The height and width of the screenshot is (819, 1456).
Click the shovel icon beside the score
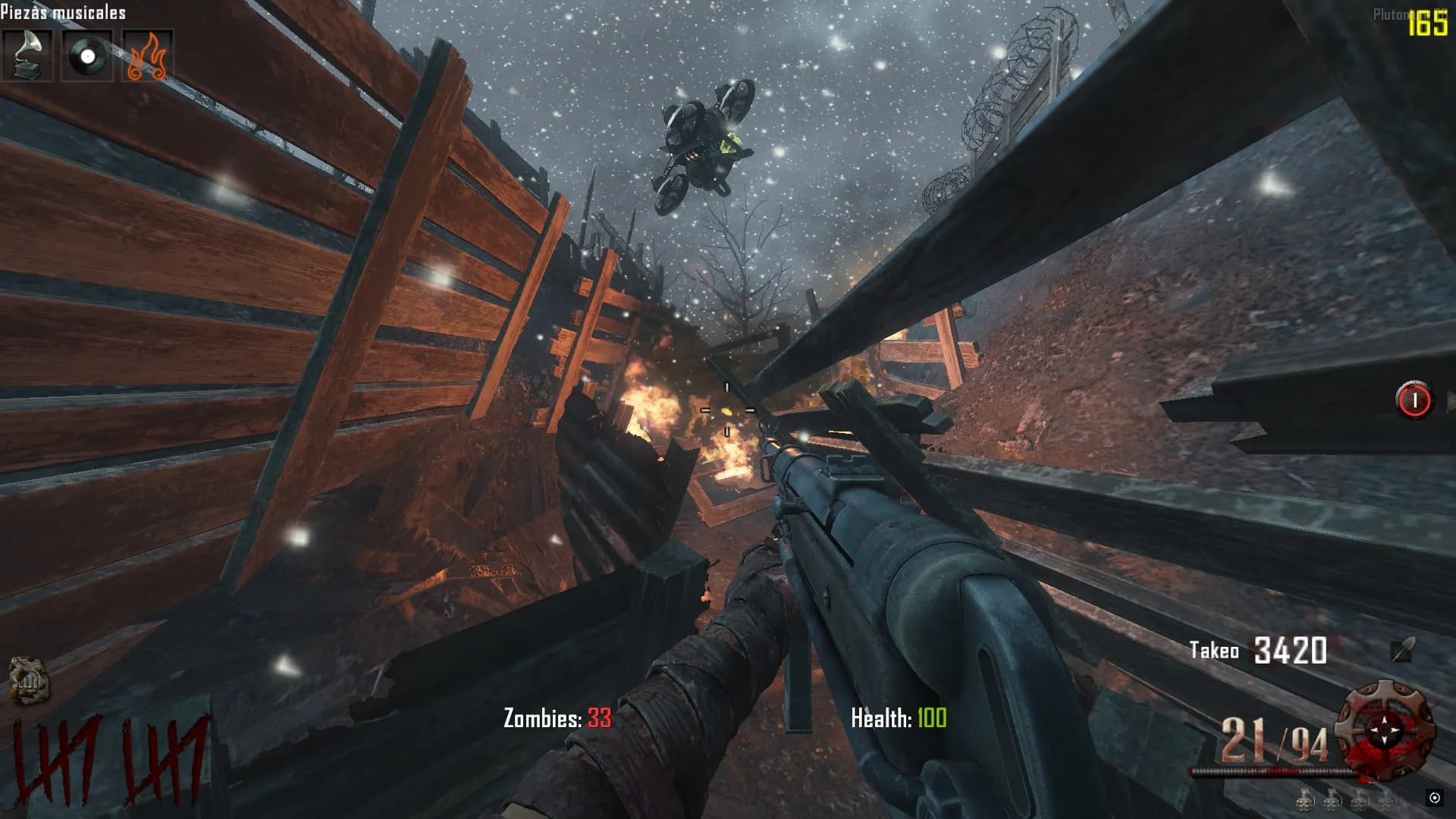click(x=1402, y=650)
